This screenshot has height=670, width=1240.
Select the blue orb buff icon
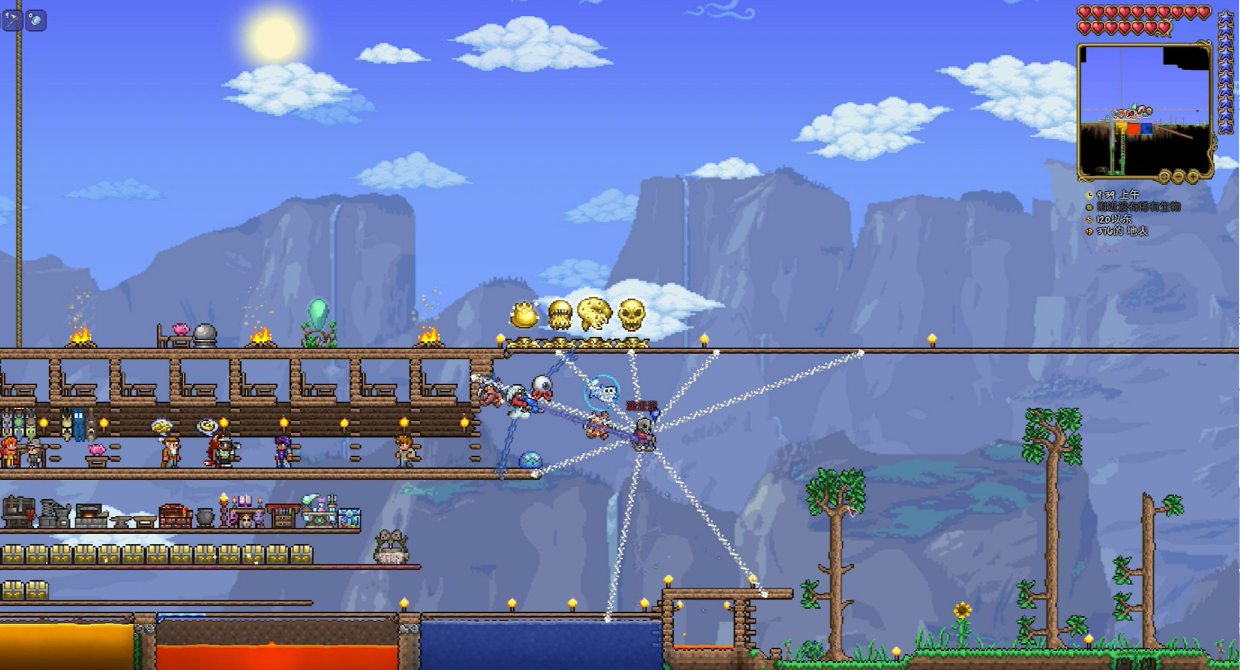(36, 20)
